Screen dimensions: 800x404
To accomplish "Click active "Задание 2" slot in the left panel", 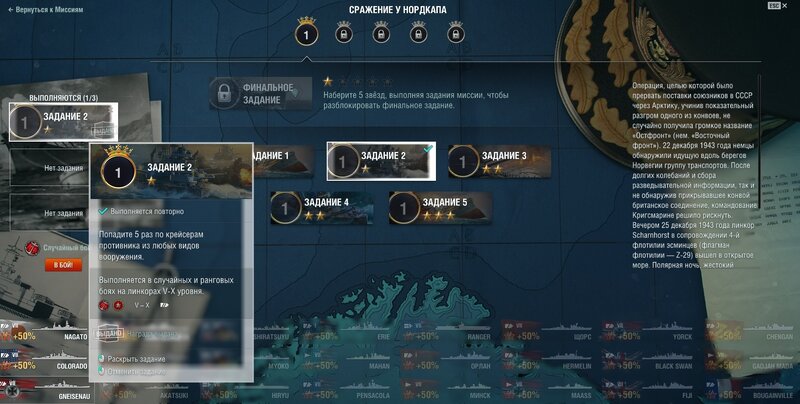I will coord(62,122).
